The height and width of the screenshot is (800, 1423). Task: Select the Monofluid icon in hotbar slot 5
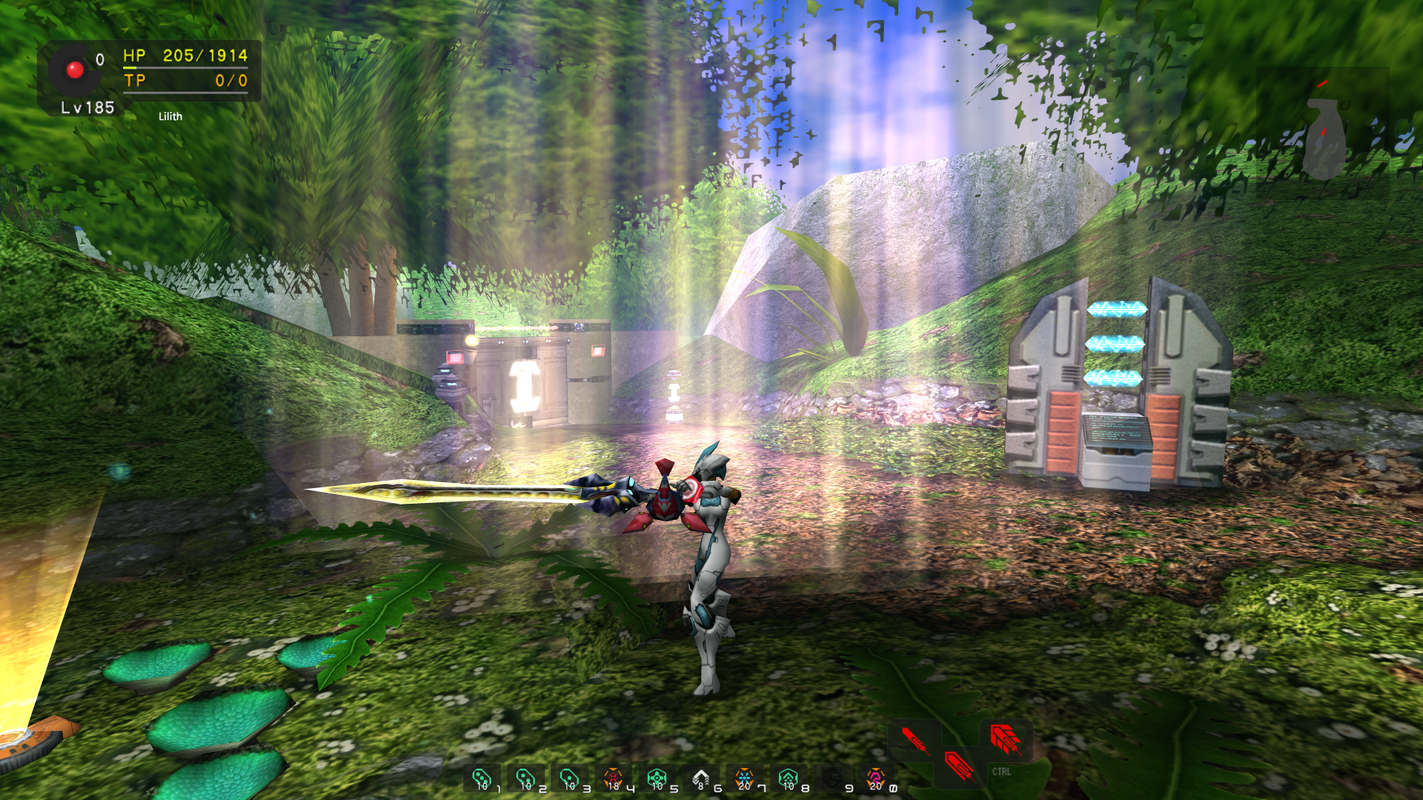tap(658, 777)
